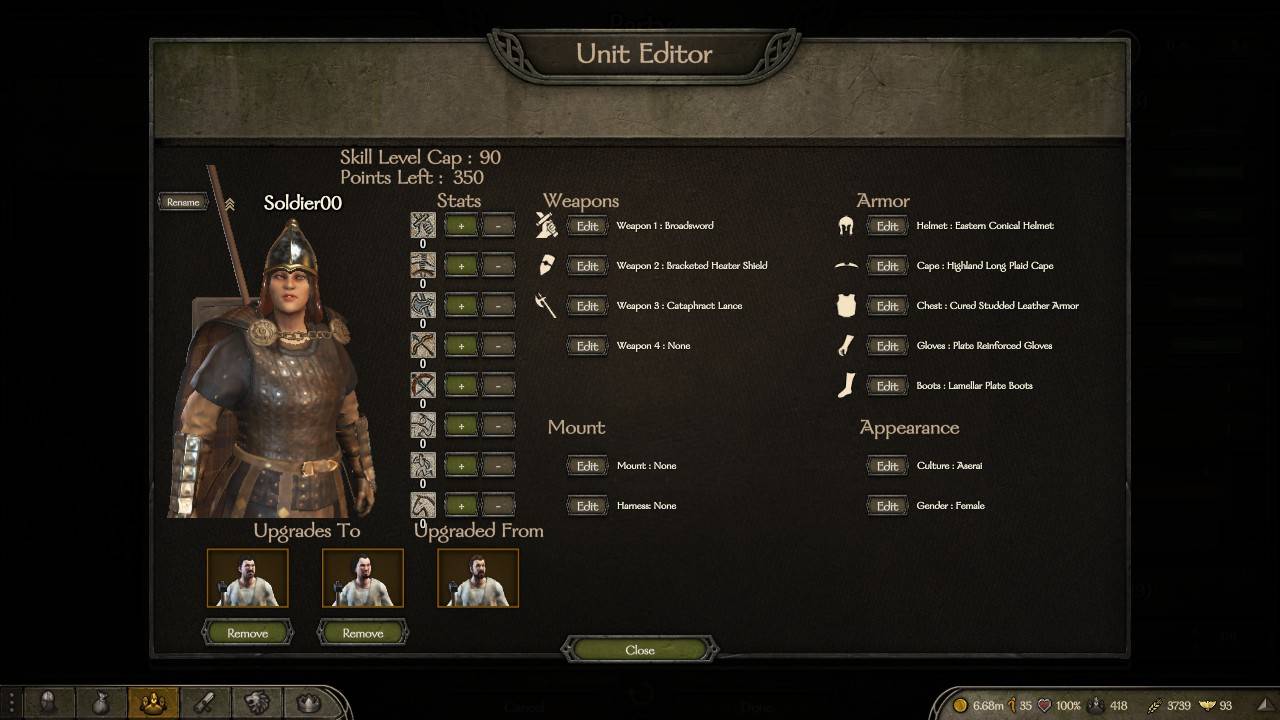1280x720 pixels.
Task: Edit Weapon 2 Bracketed Heater Shield
Action: tap(587, 266)
